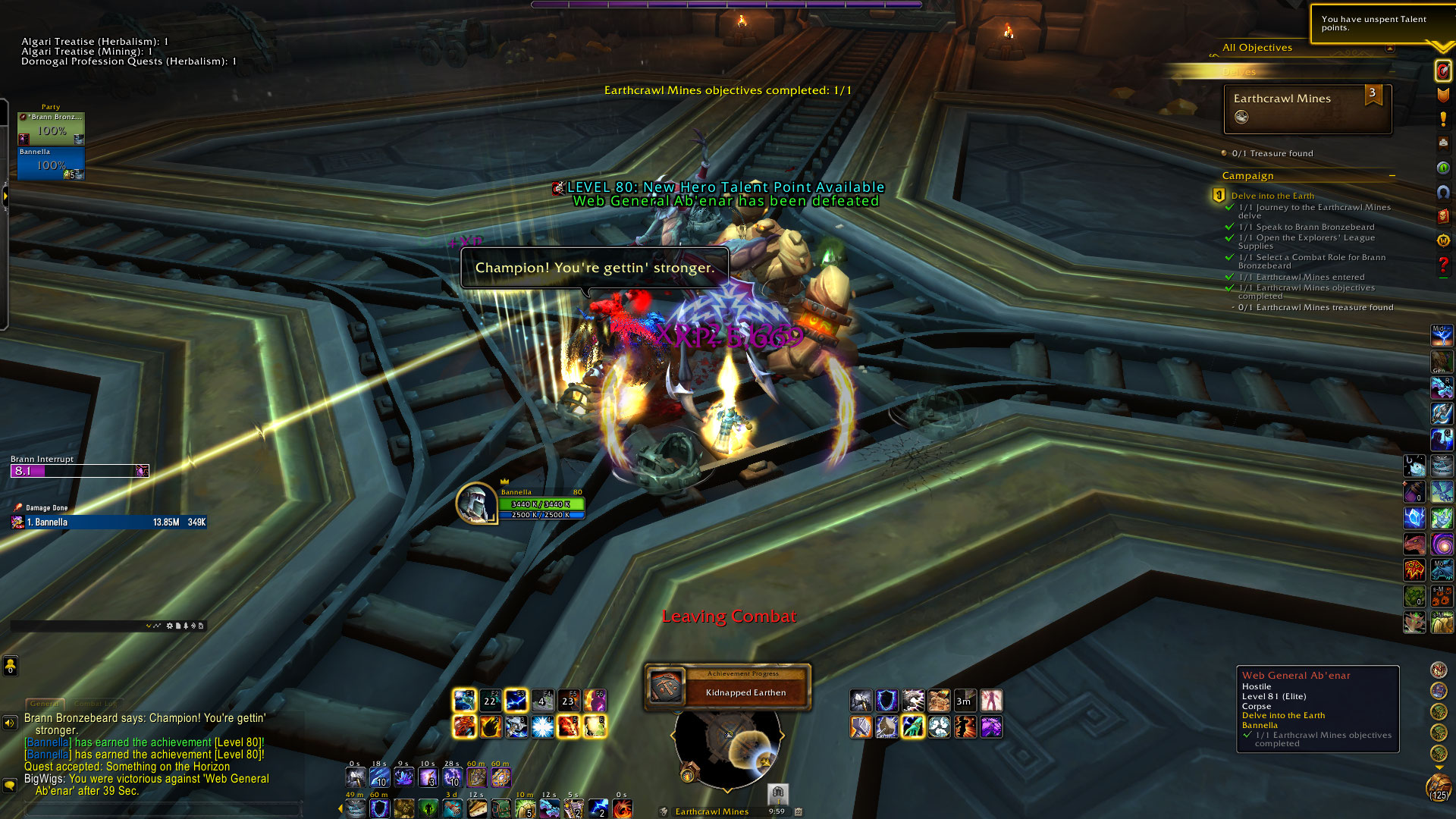Screen dimensions: 1456x819
Task: Click the Earthcrawl Mines delve panel
Action: click(x=1307, y=108)
